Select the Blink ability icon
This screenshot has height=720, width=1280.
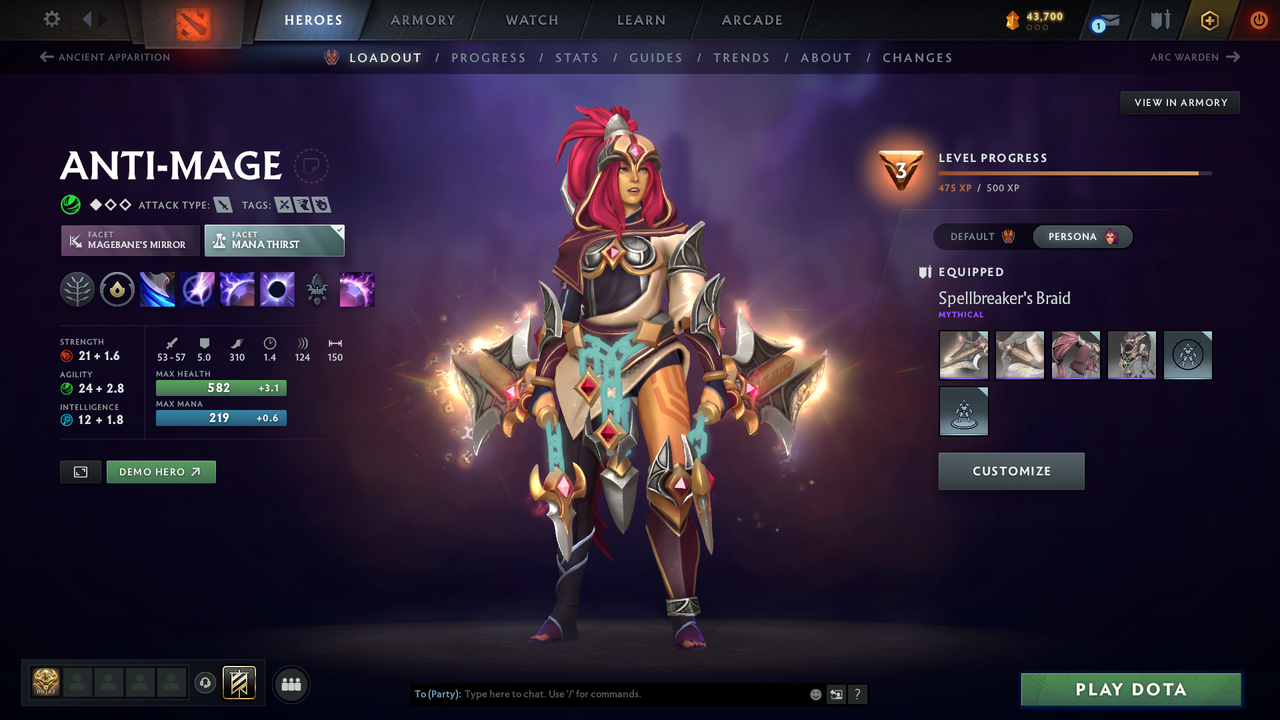197,289
